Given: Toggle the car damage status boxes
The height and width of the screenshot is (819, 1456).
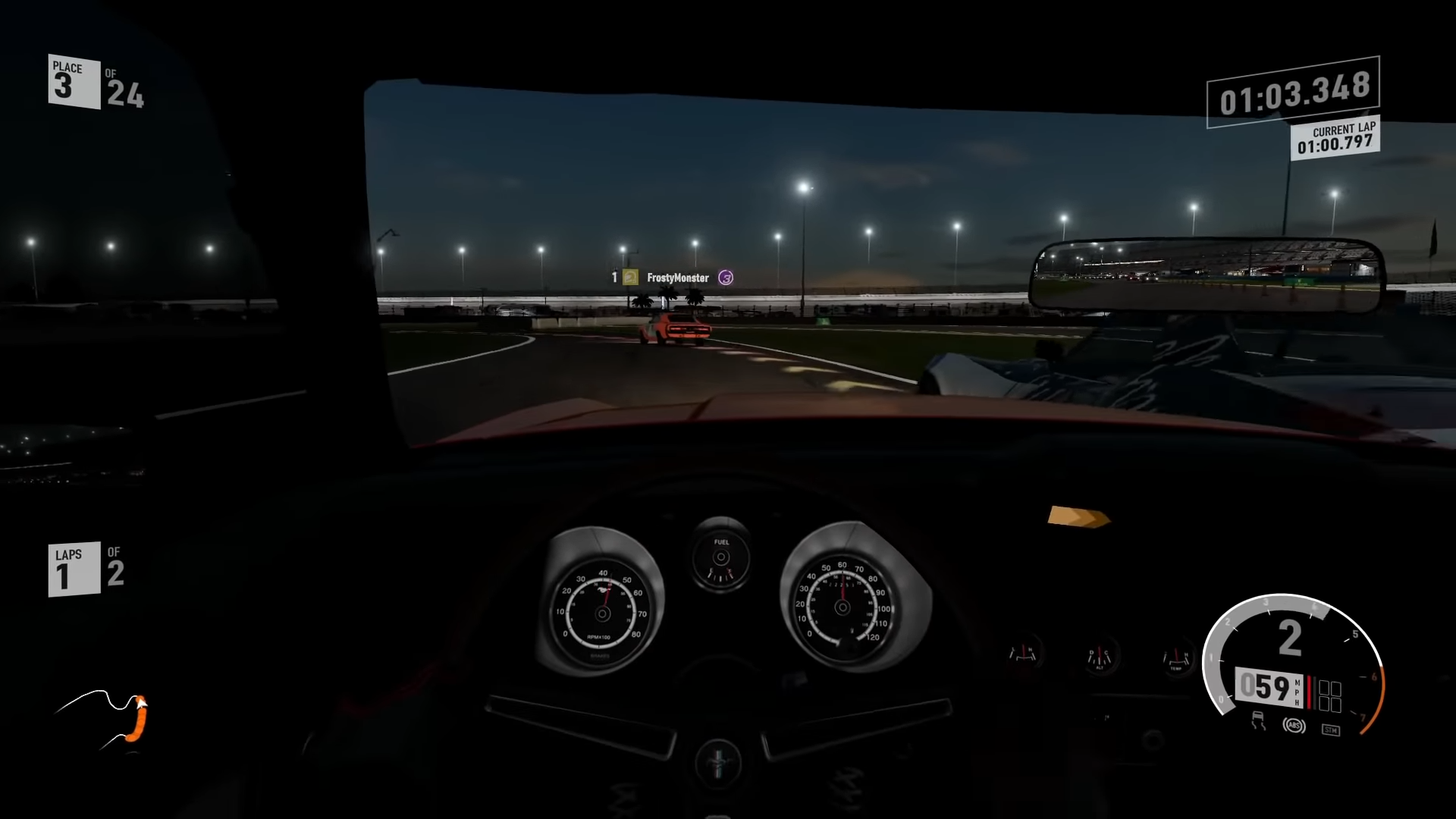Looking at the screenshot, I should click(x=1331, y=695).
